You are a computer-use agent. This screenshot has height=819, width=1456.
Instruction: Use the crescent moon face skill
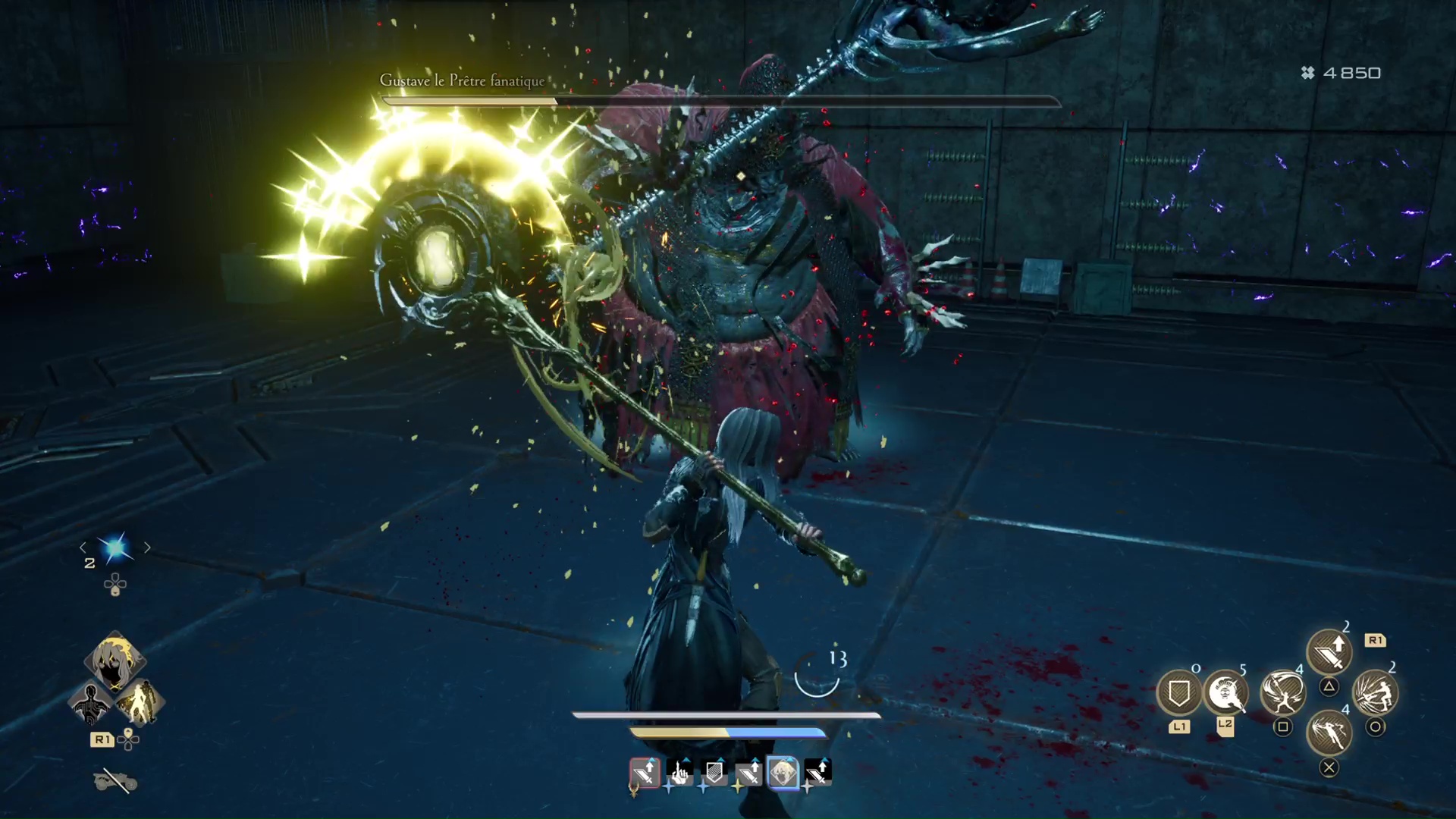pyautogui.click(x=1225, y=692)
